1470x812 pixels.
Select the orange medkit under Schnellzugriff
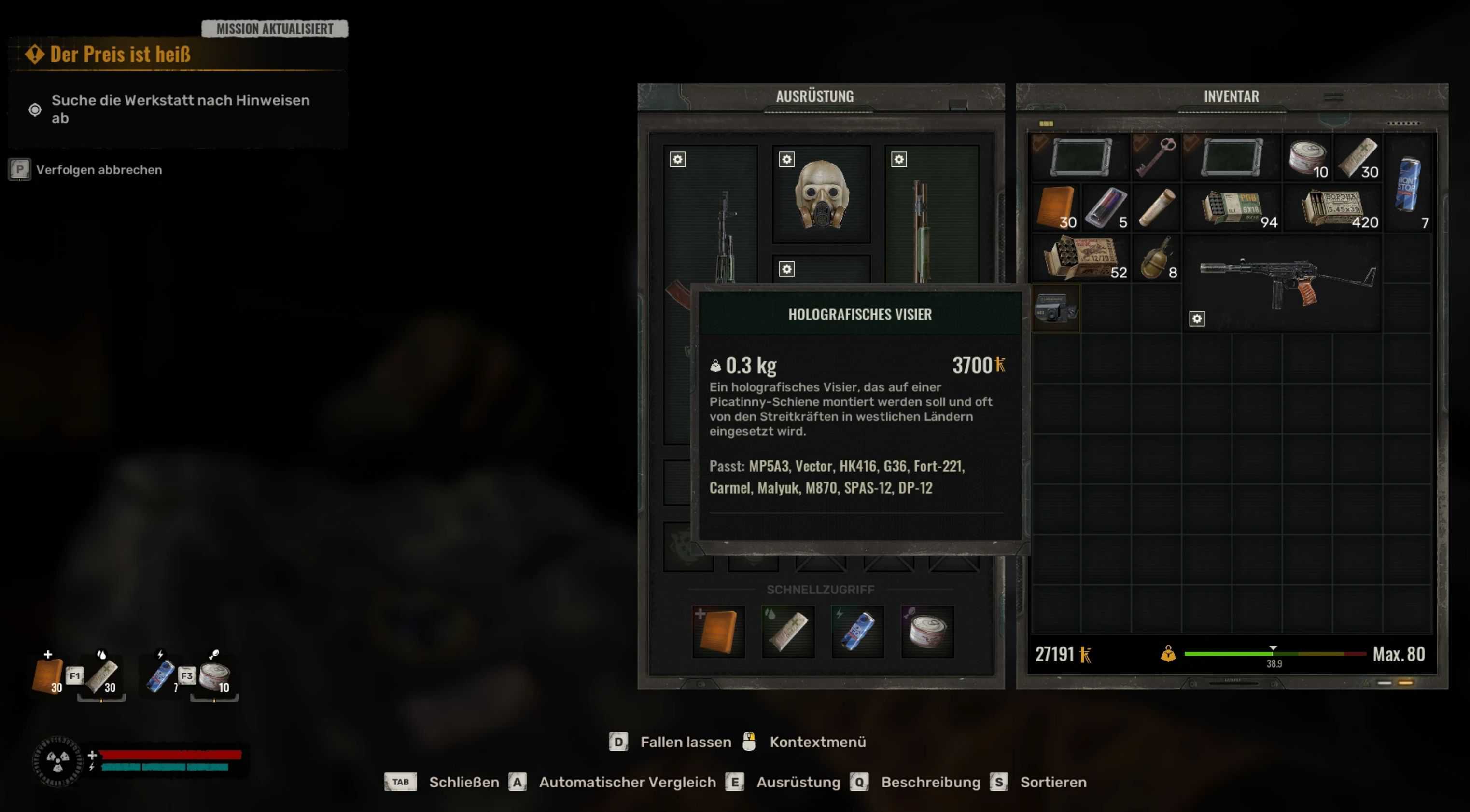(718, 631)
